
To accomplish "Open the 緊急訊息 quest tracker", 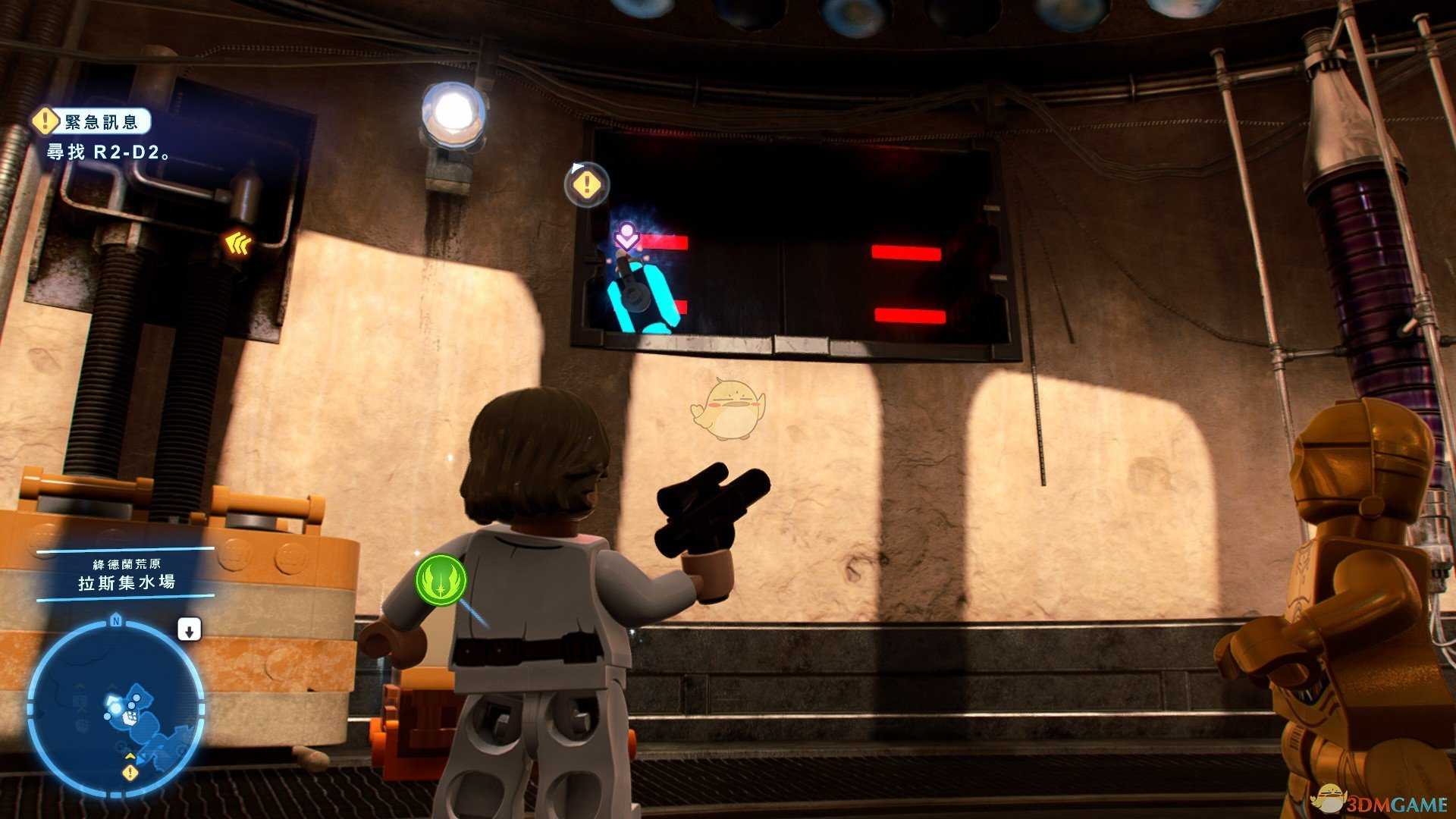I will coord(92,121).
